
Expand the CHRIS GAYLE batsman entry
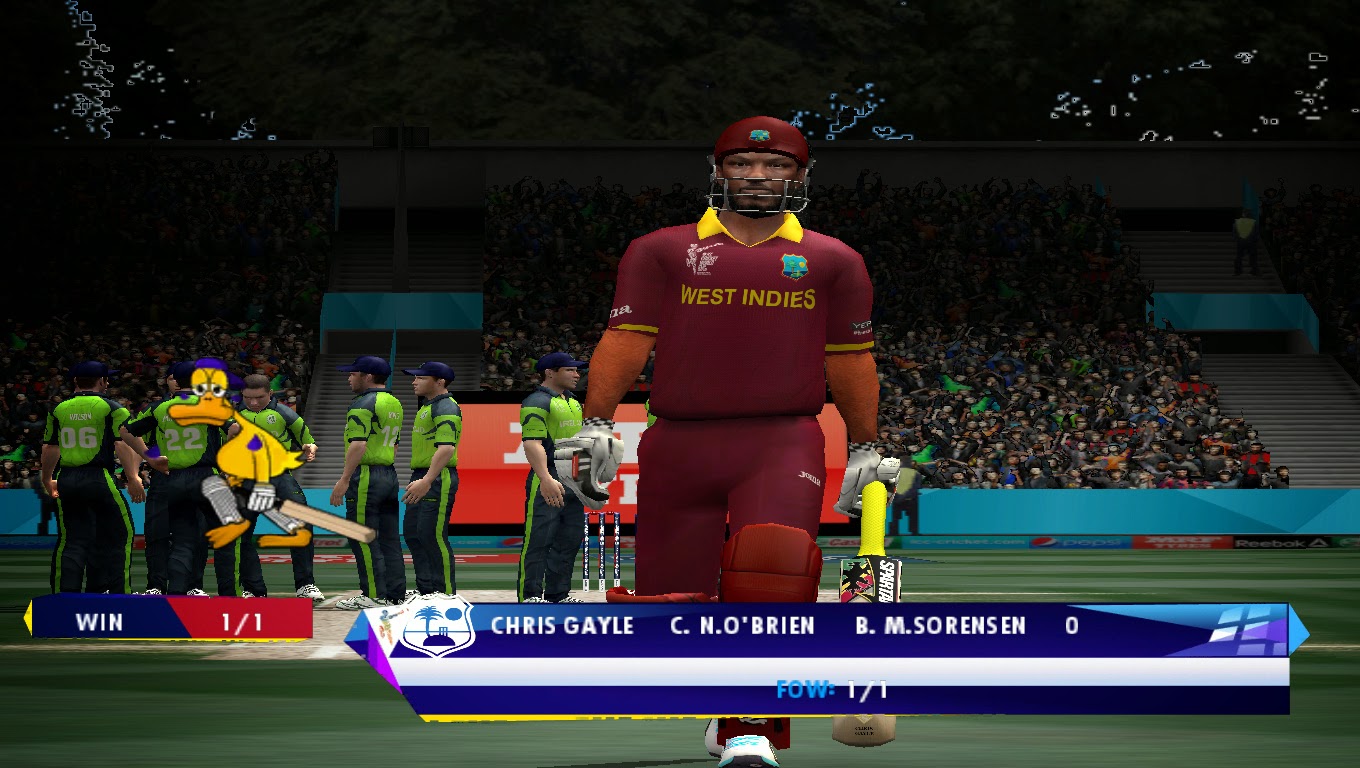click(562, 628)
